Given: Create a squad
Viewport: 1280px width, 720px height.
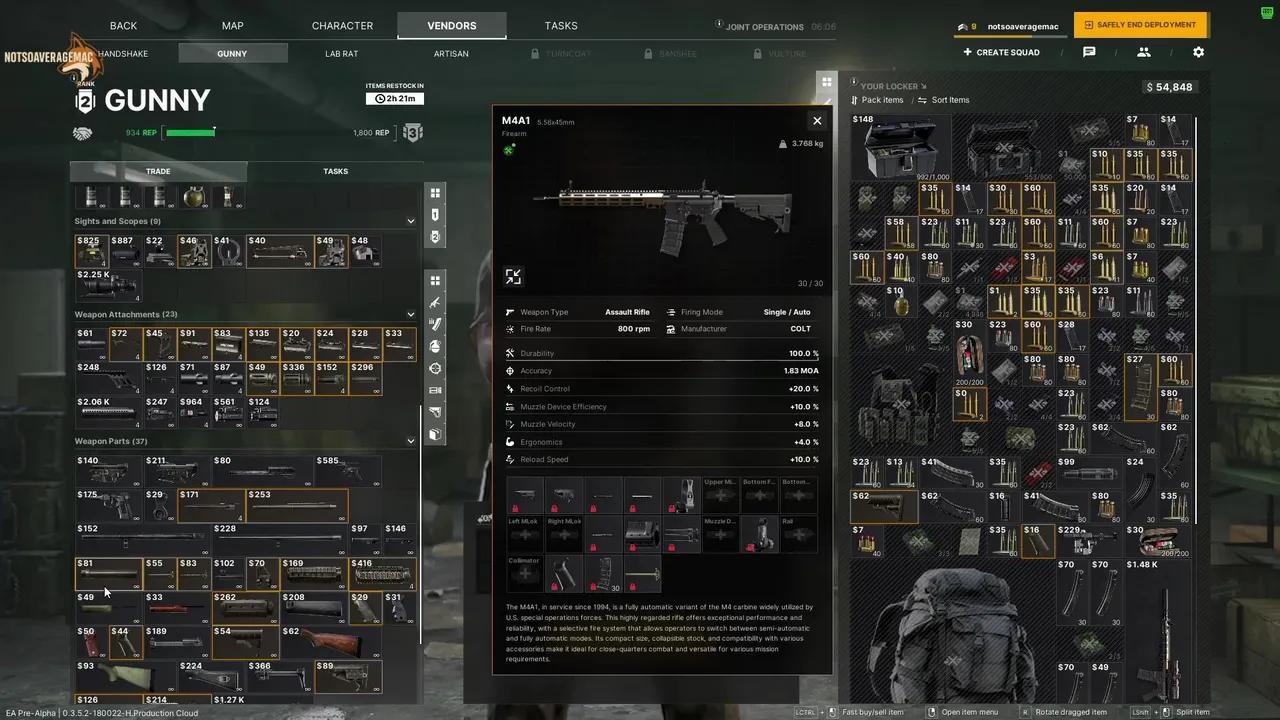Looking at the screenshot, I should click(1001, 53).
